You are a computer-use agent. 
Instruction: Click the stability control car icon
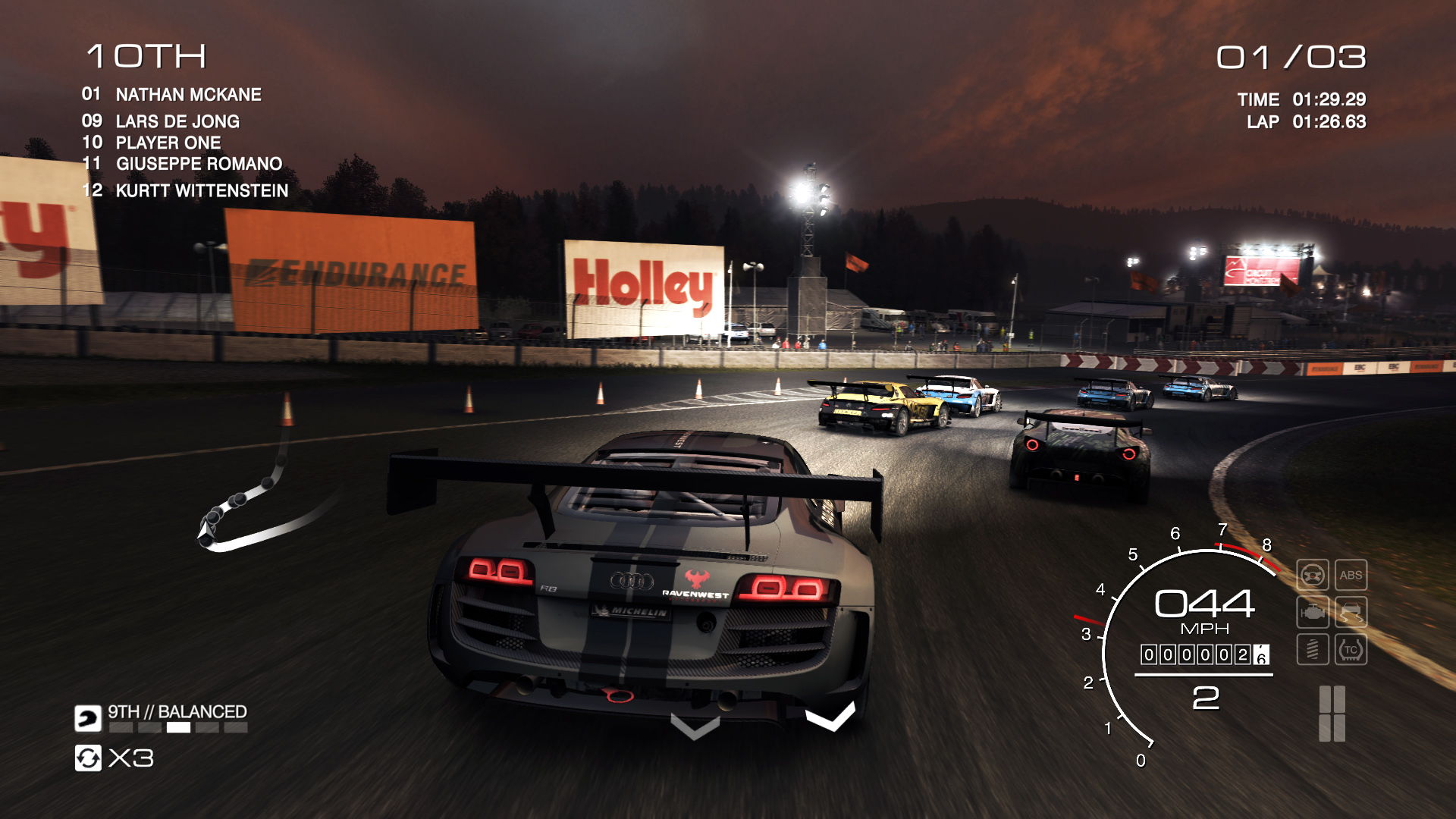click(1351, 611)
